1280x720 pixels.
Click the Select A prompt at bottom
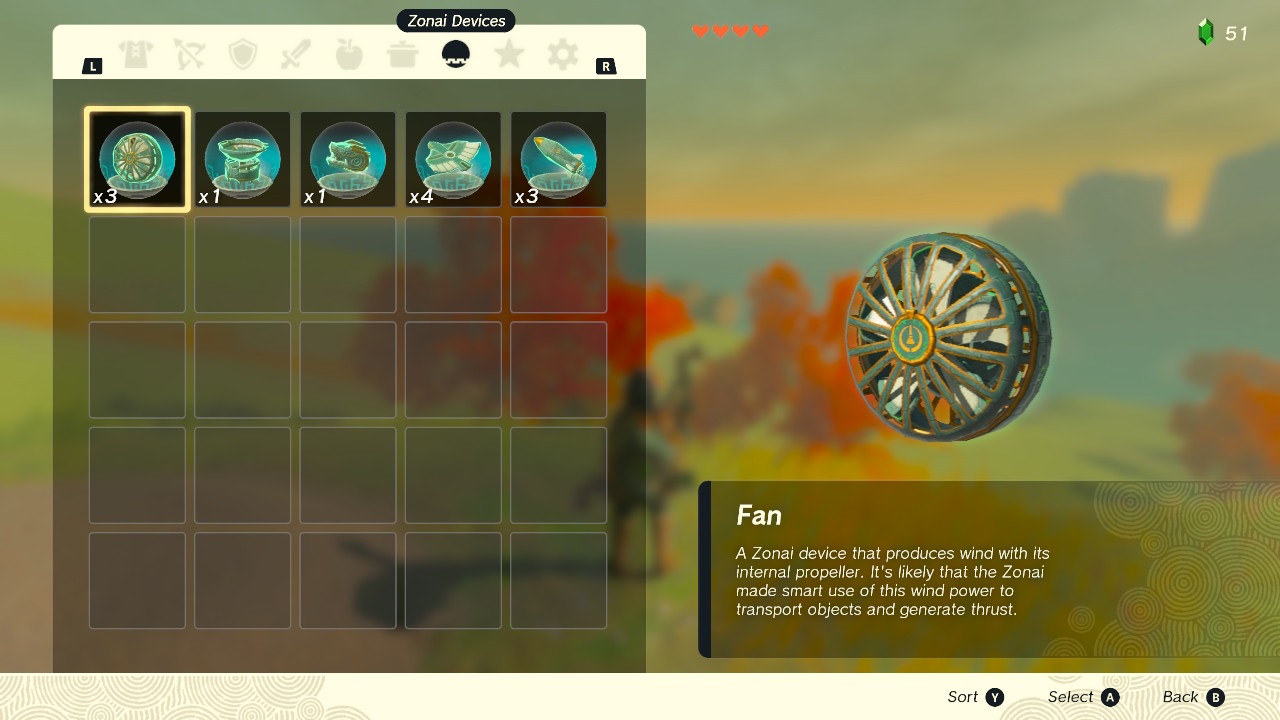[x=1082, y=697]
